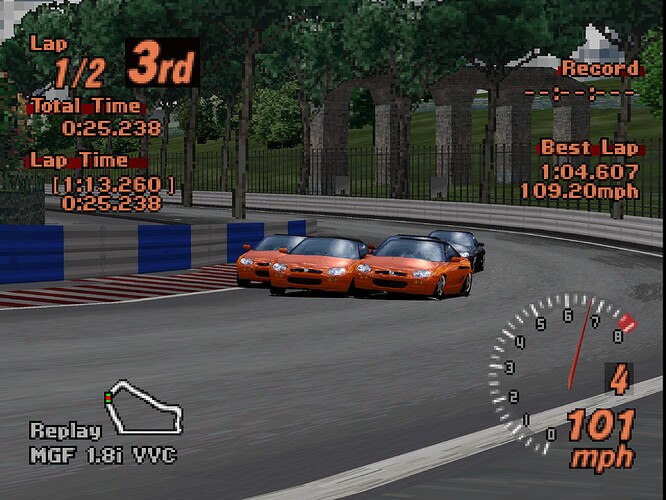
Task: Click the track outline minimap
Action: click(x=144, y=407)
